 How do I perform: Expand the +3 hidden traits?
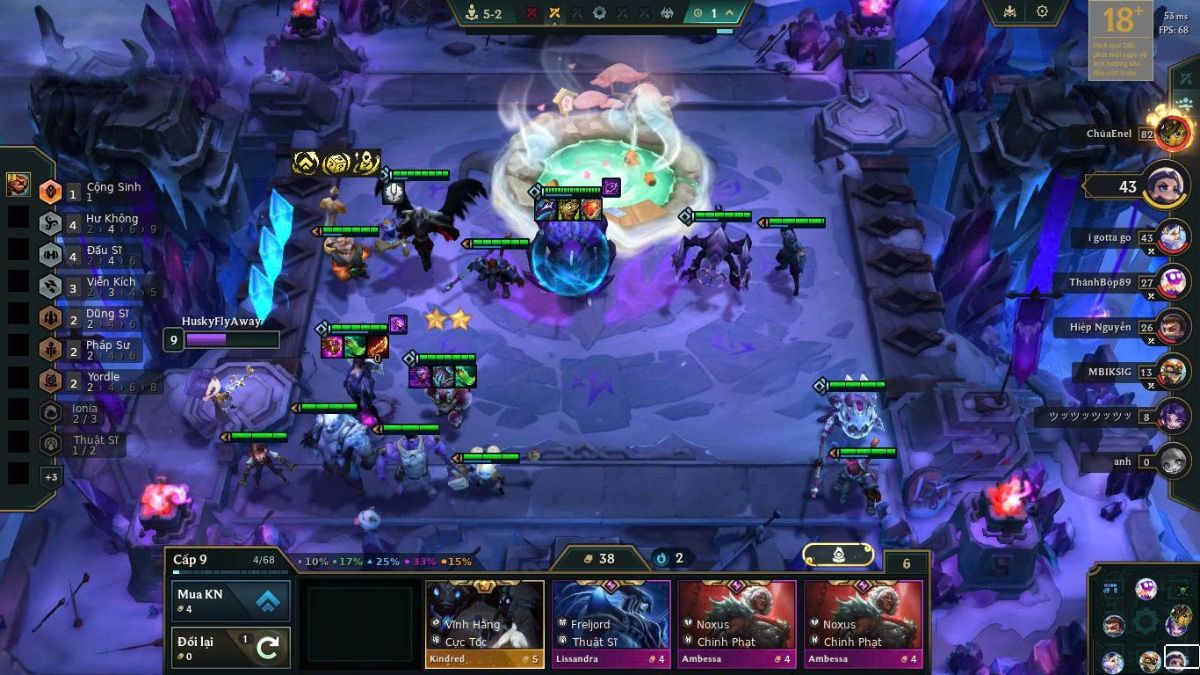[x=51, y=477]
